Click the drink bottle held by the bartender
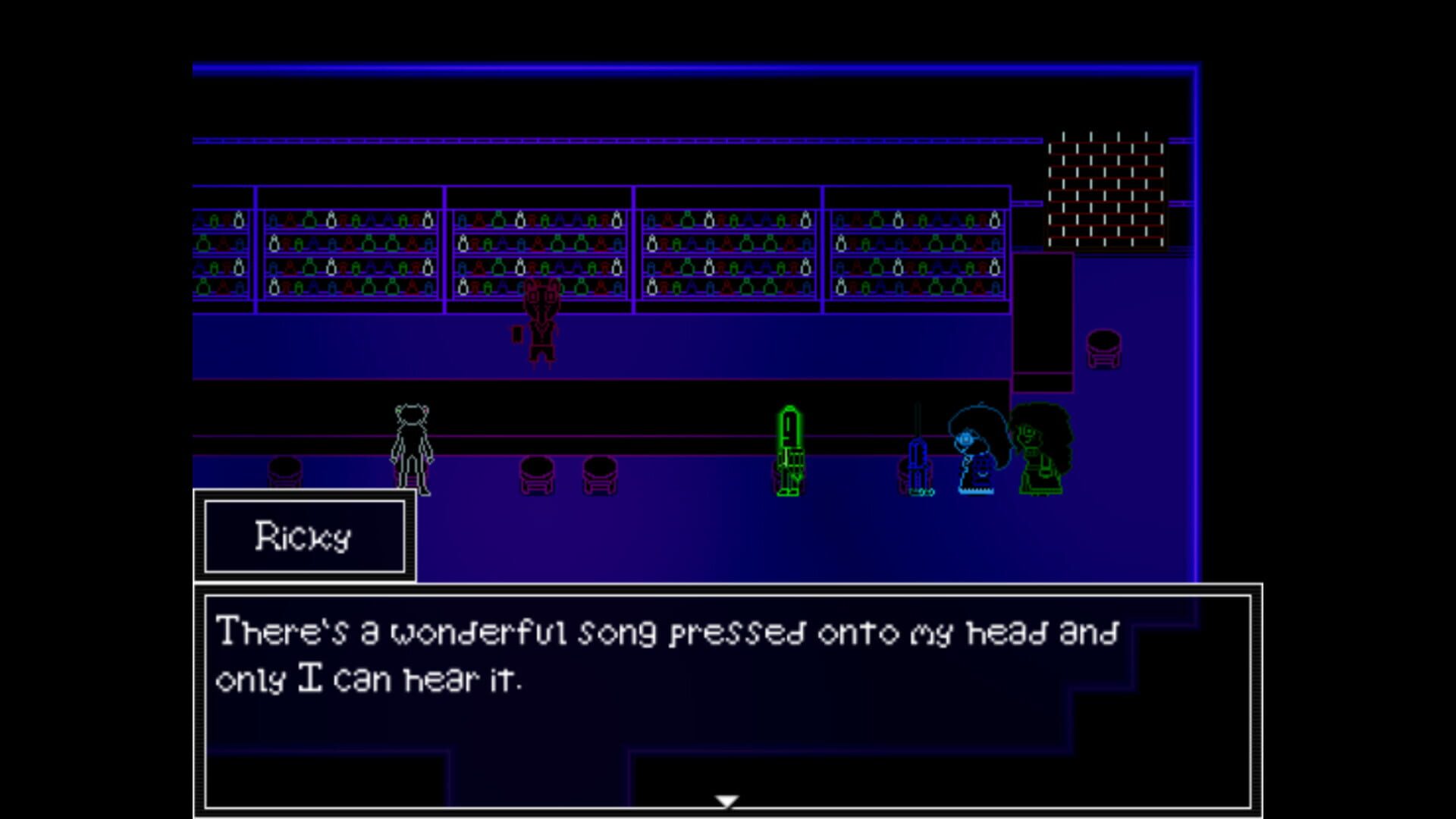Screen dimensions: 1456x819 pos(516,335)
